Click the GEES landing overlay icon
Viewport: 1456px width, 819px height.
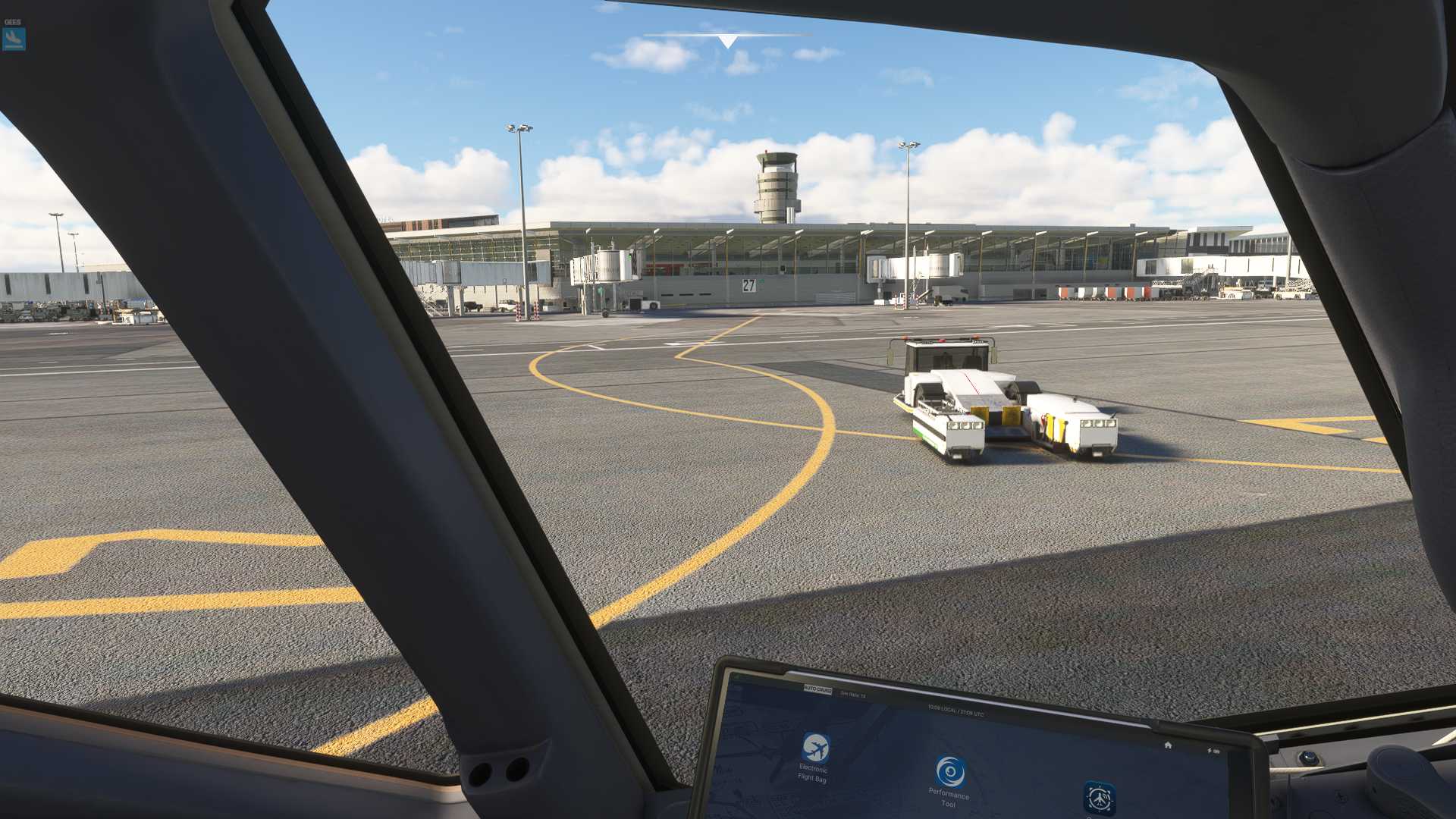pyautogui.click(x=14, y=39)
